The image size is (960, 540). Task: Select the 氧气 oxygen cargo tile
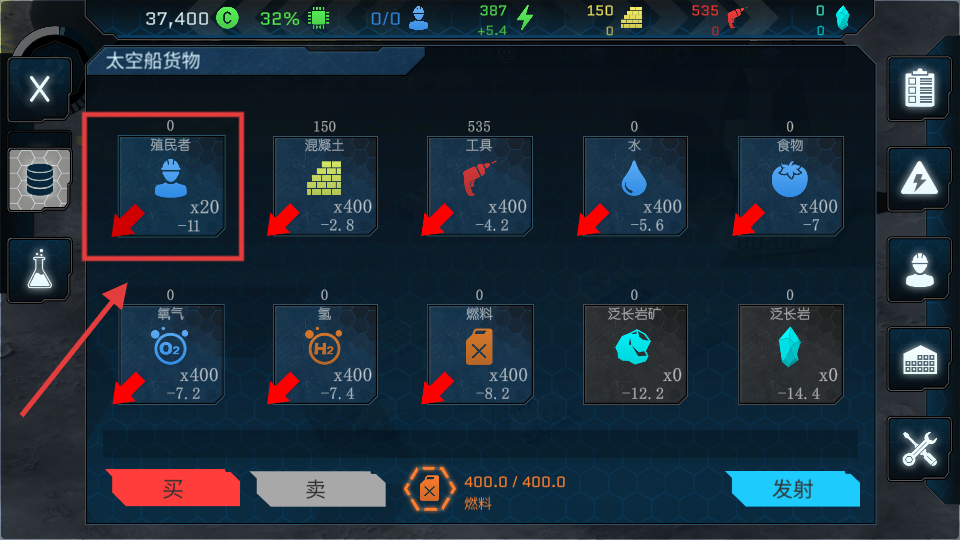pyautogui.click(x=171, y=354)
